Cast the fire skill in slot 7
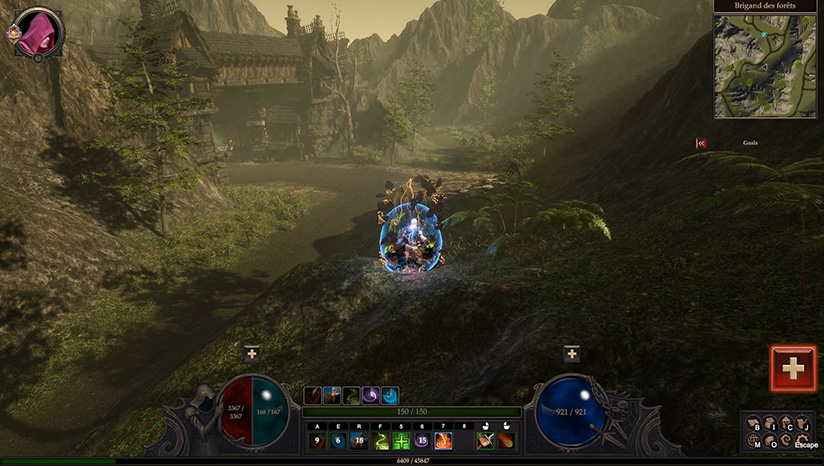The width and height of the screenshot is (824, 466). (x=443, y=440)
